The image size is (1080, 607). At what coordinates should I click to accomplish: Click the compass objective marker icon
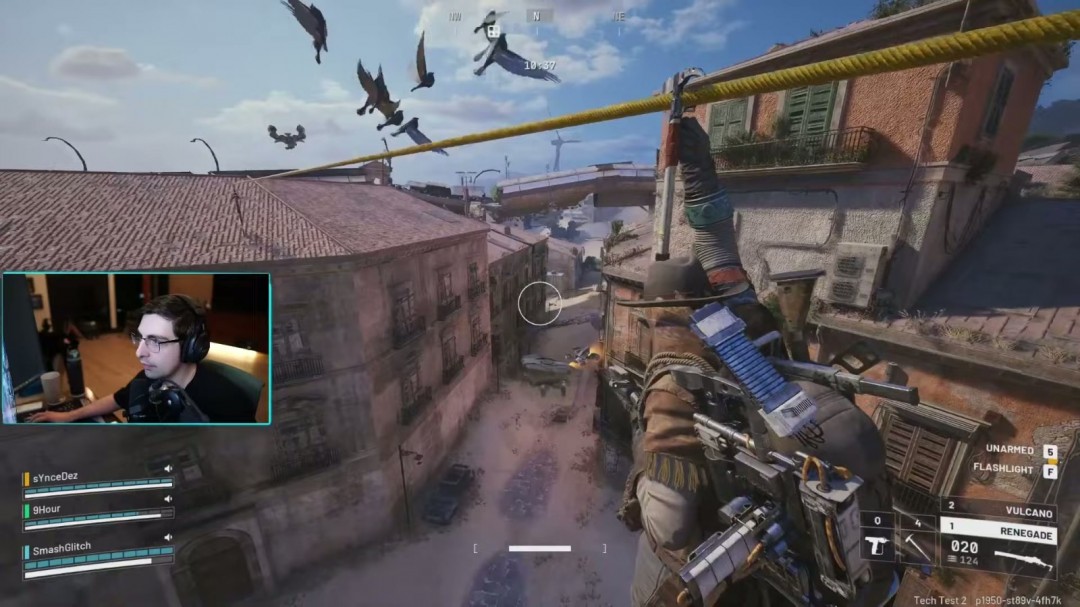pos(493,31)
